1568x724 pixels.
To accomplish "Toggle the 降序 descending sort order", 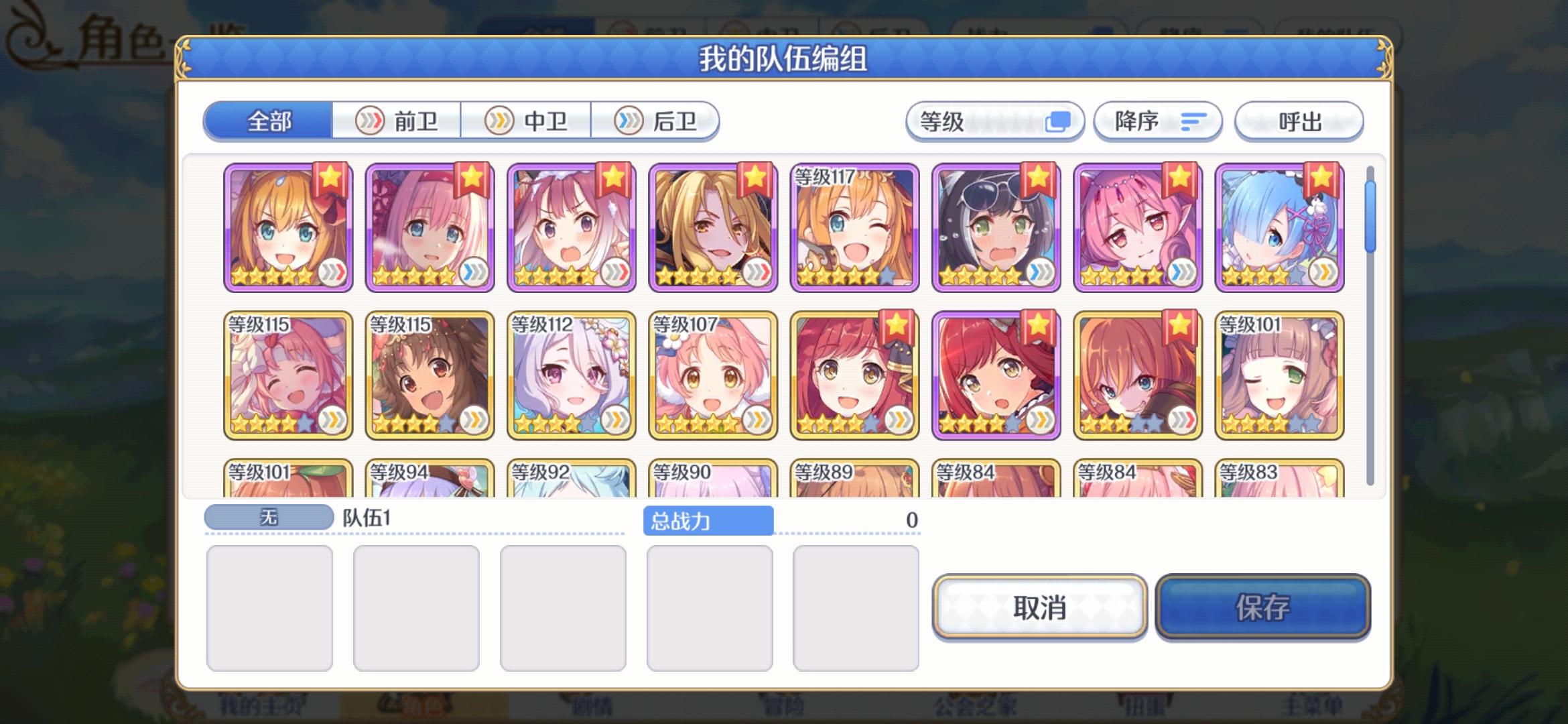I will [x=1157, y=121].
